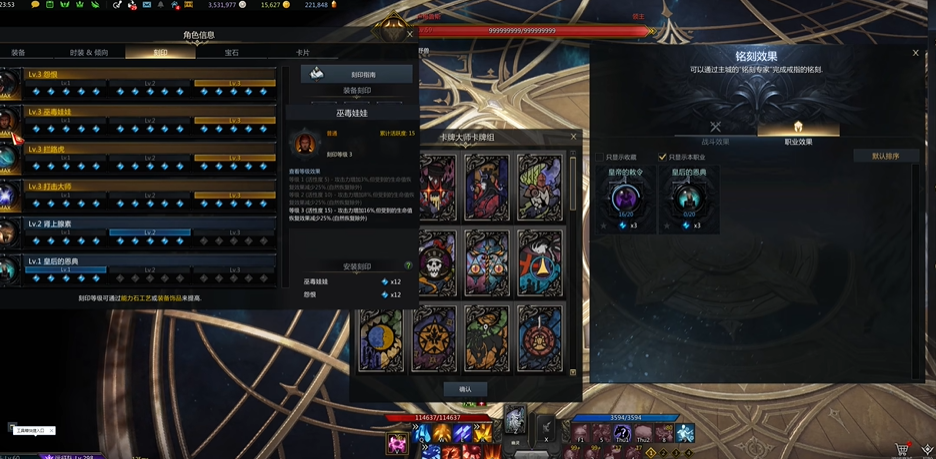Switch to the 装备 tab

(18, 52)
